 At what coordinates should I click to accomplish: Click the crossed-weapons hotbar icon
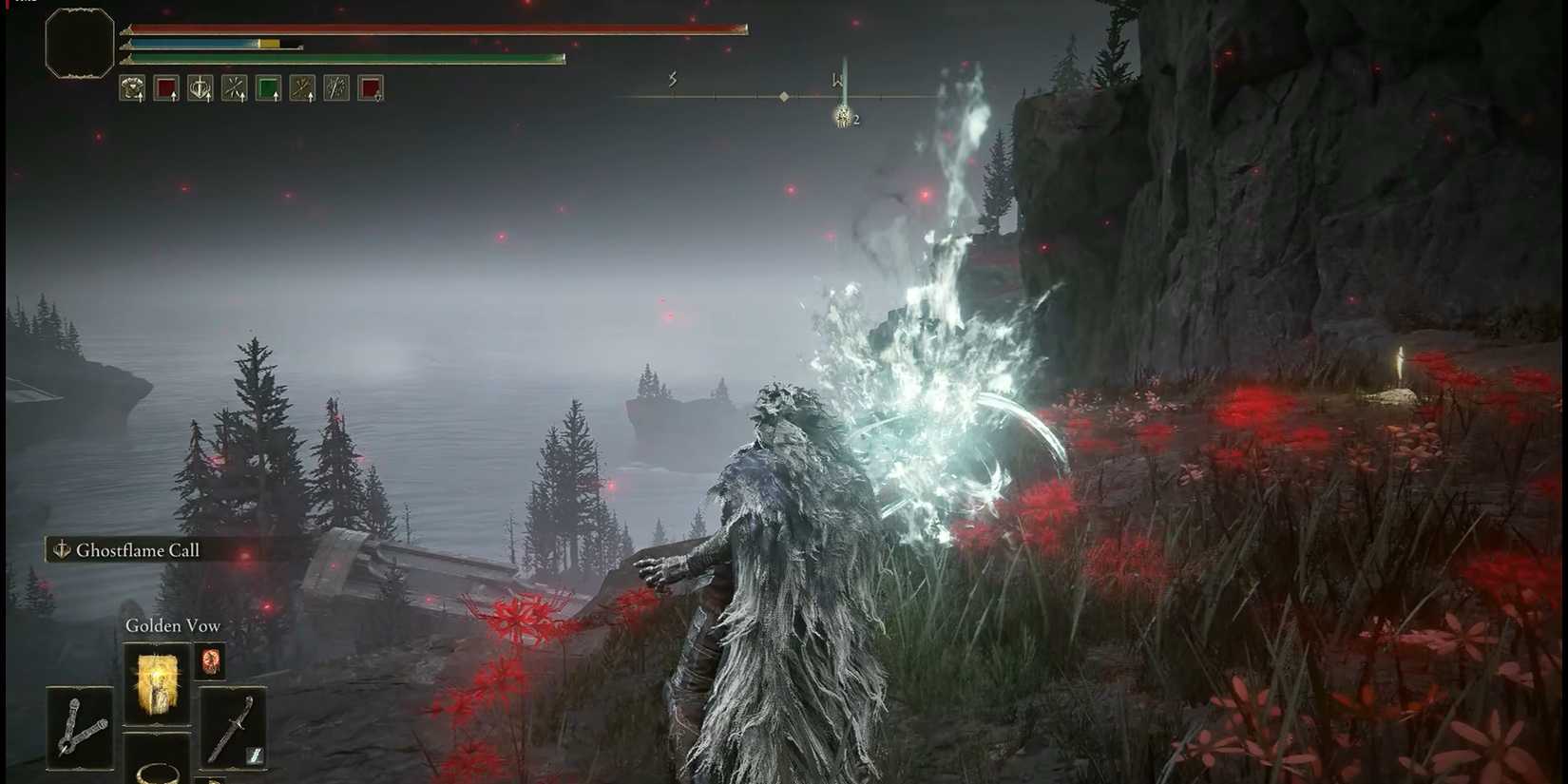pyautogui.click(x=303, y=87)
